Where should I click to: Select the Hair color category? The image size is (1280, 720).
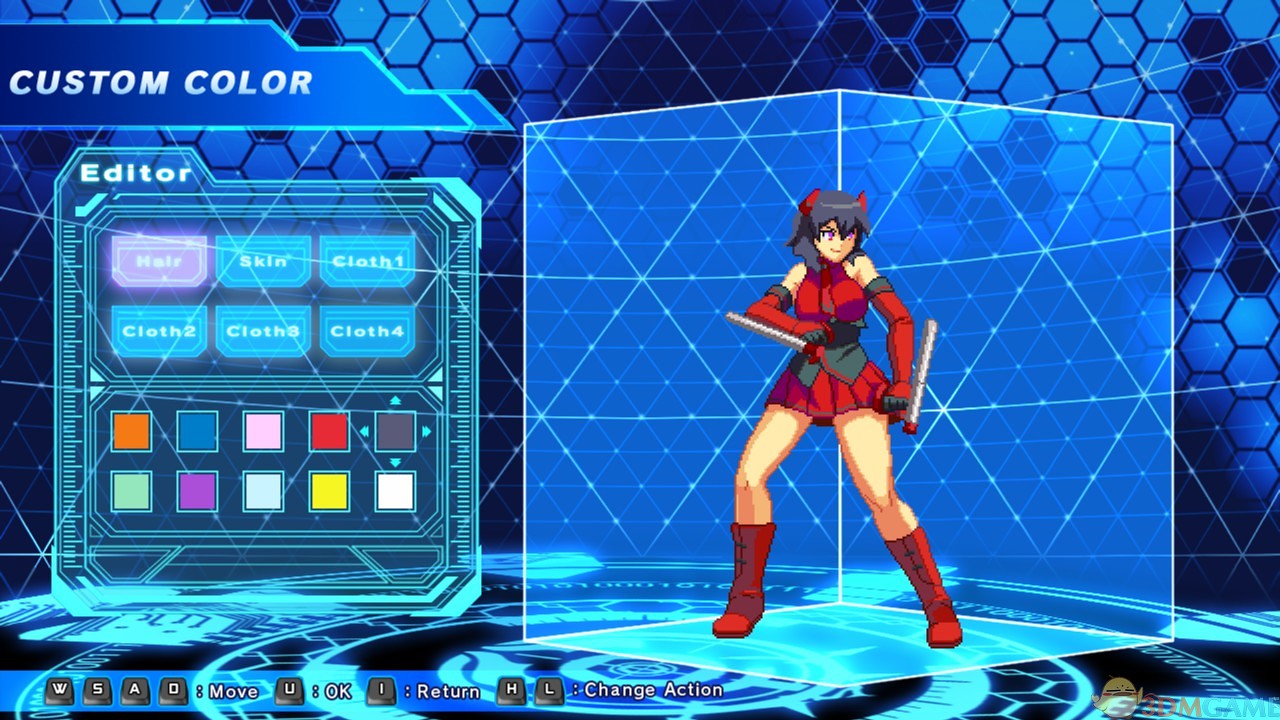[x=159, y=259]
